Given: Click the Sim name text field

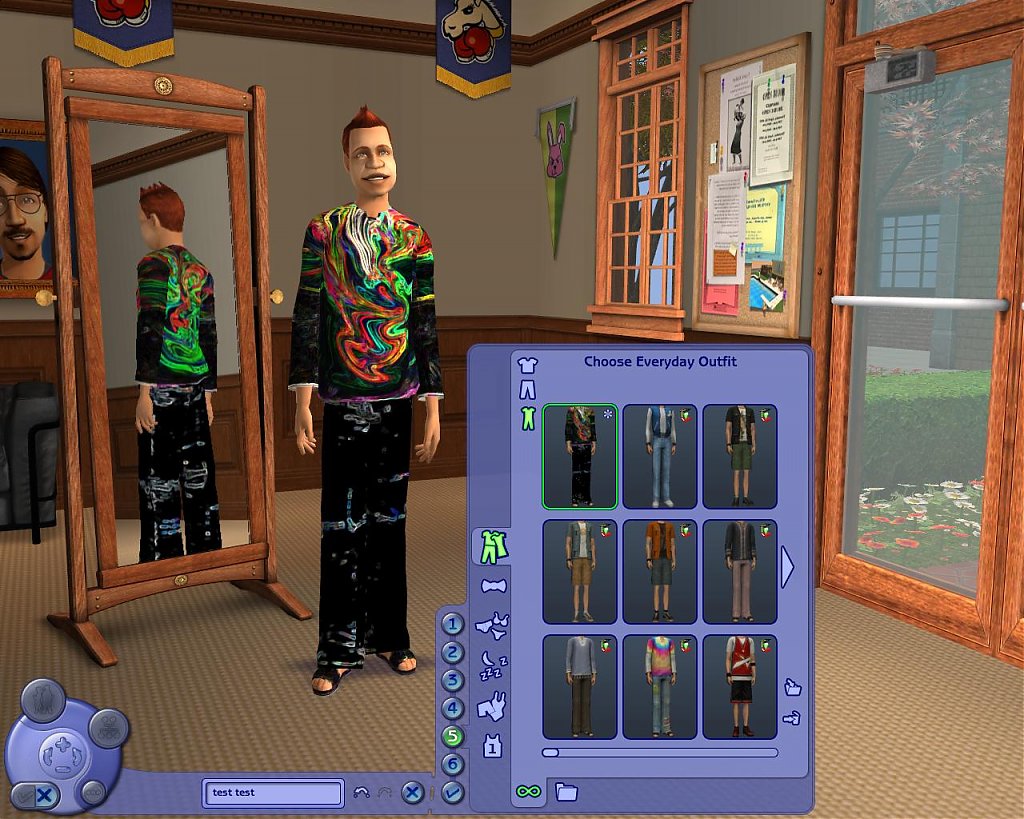Looking at the screenshot, I should (272, 792).
